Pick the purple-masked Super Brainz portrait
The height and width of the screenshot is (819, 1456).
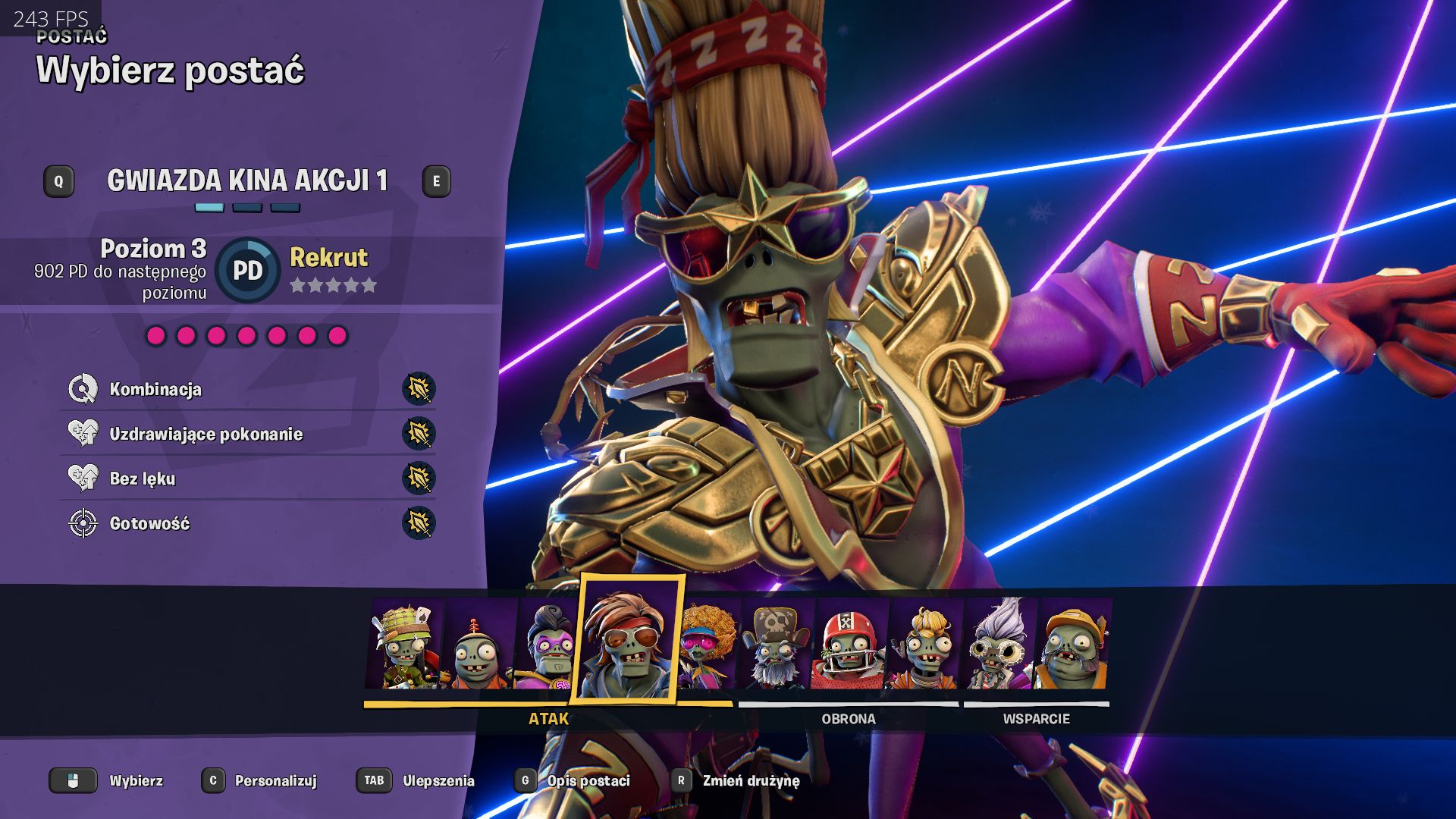548,646
